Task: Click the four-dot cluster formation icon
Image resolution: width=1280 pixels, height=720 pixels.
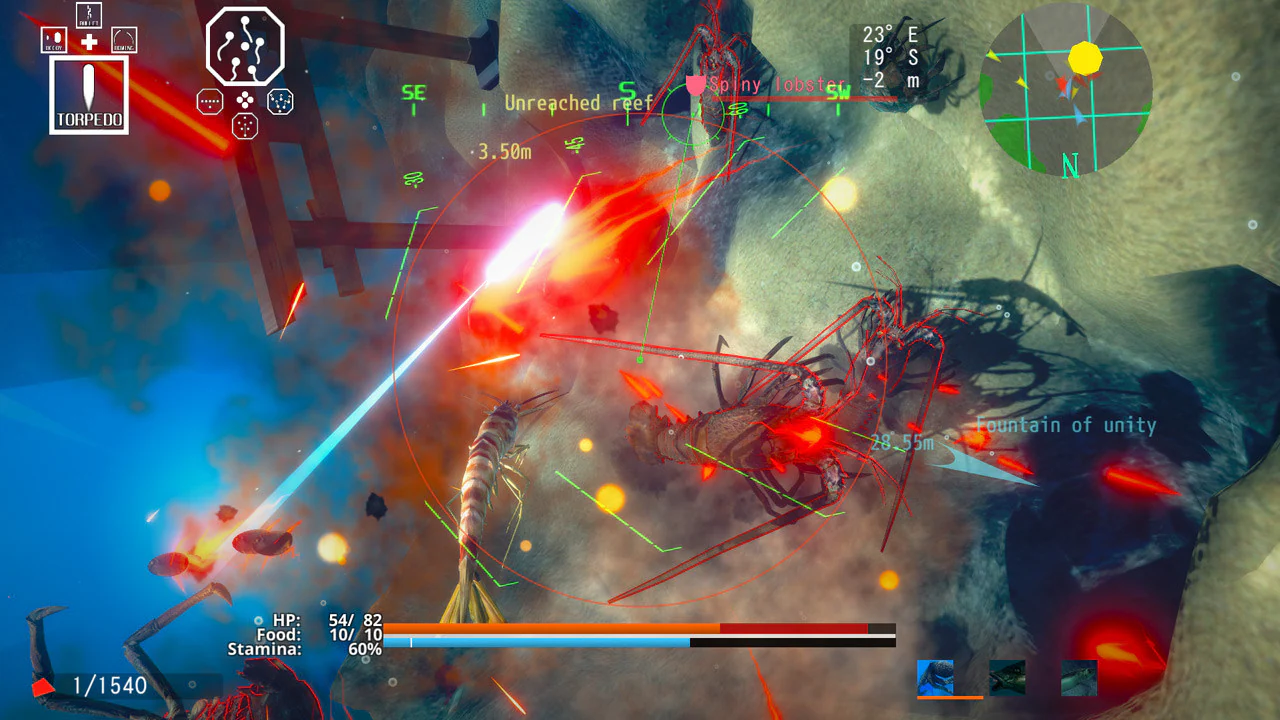Action: tap(245, 100)
